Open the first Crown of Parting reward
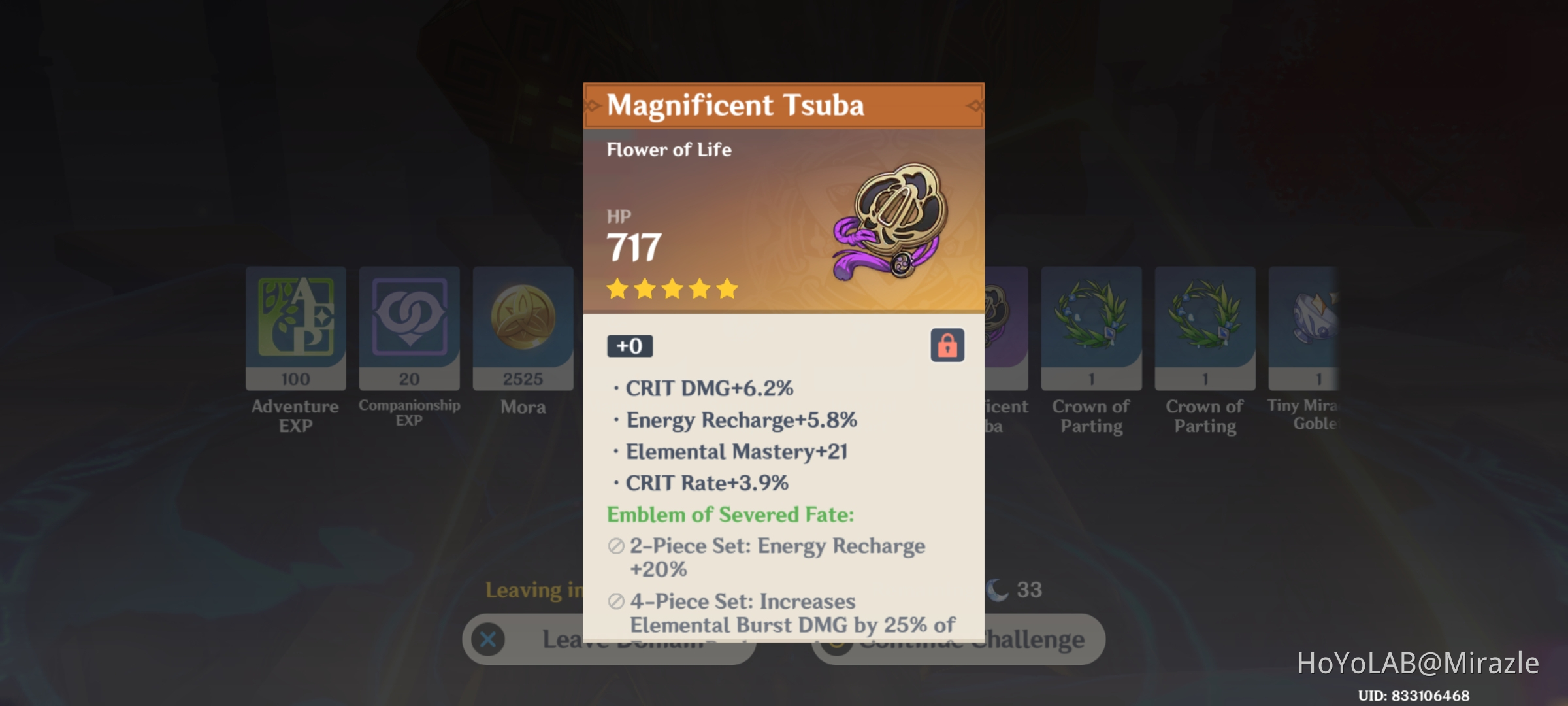Image resolution: width=1568 pixels, height=706 pixels. 1090,327
